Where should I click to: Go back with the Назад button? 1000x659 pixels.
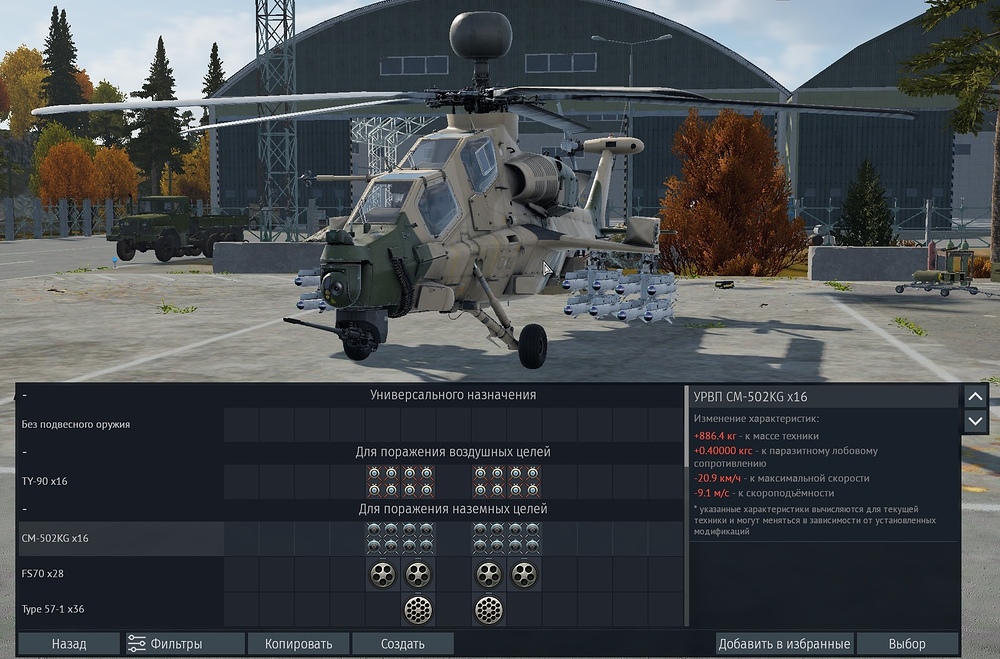coord(69,644)
